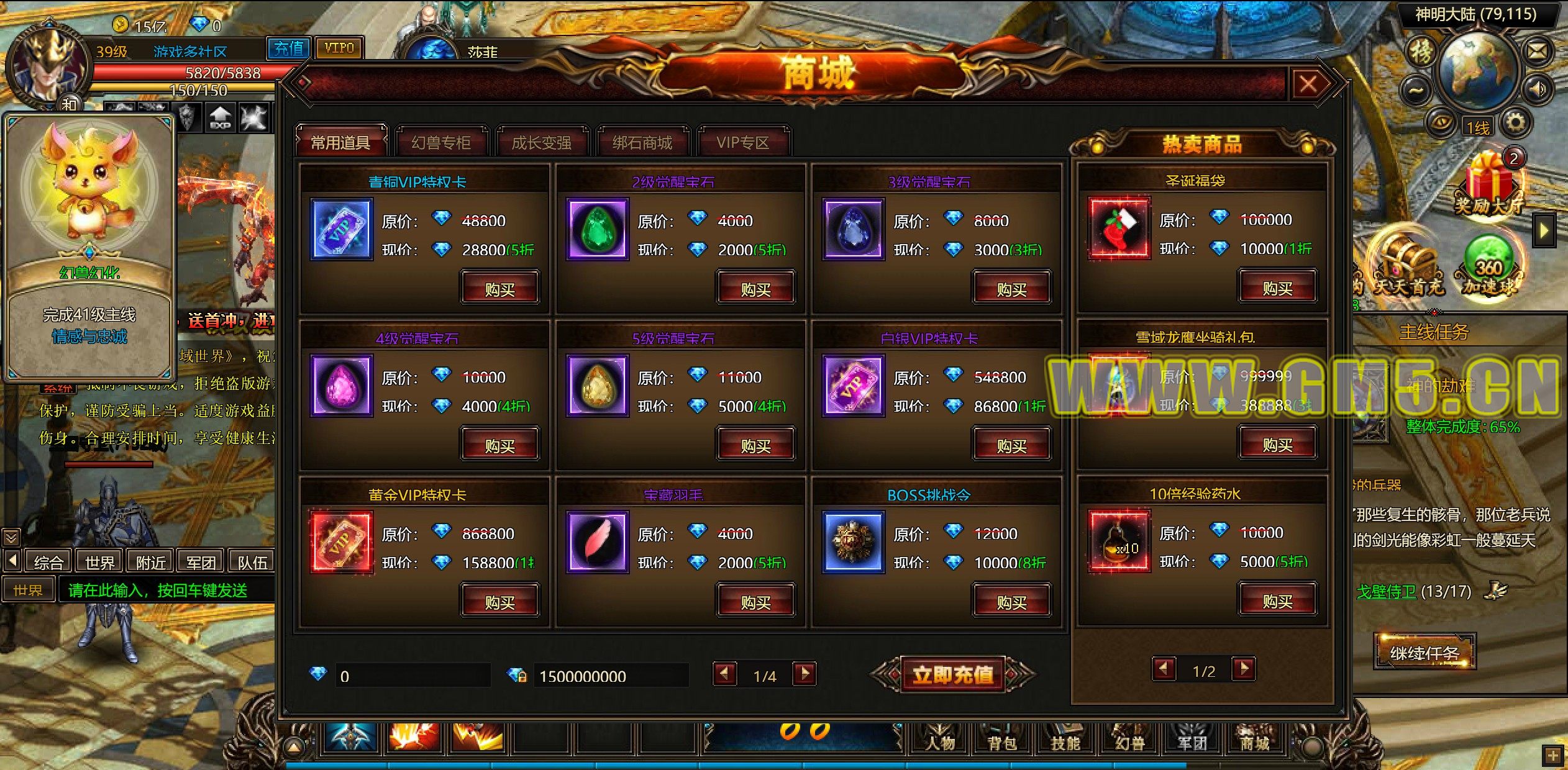The width and height of the screenshot is (1568, 770).
Task: Open the 背包 bag menu
Action: pyautogui.click(x=1002, y=742)
